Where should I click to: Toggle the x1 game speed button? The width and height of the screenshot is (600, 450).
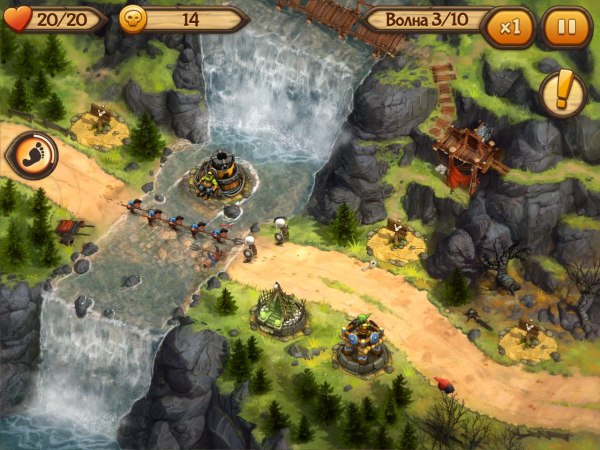(510, 27)
